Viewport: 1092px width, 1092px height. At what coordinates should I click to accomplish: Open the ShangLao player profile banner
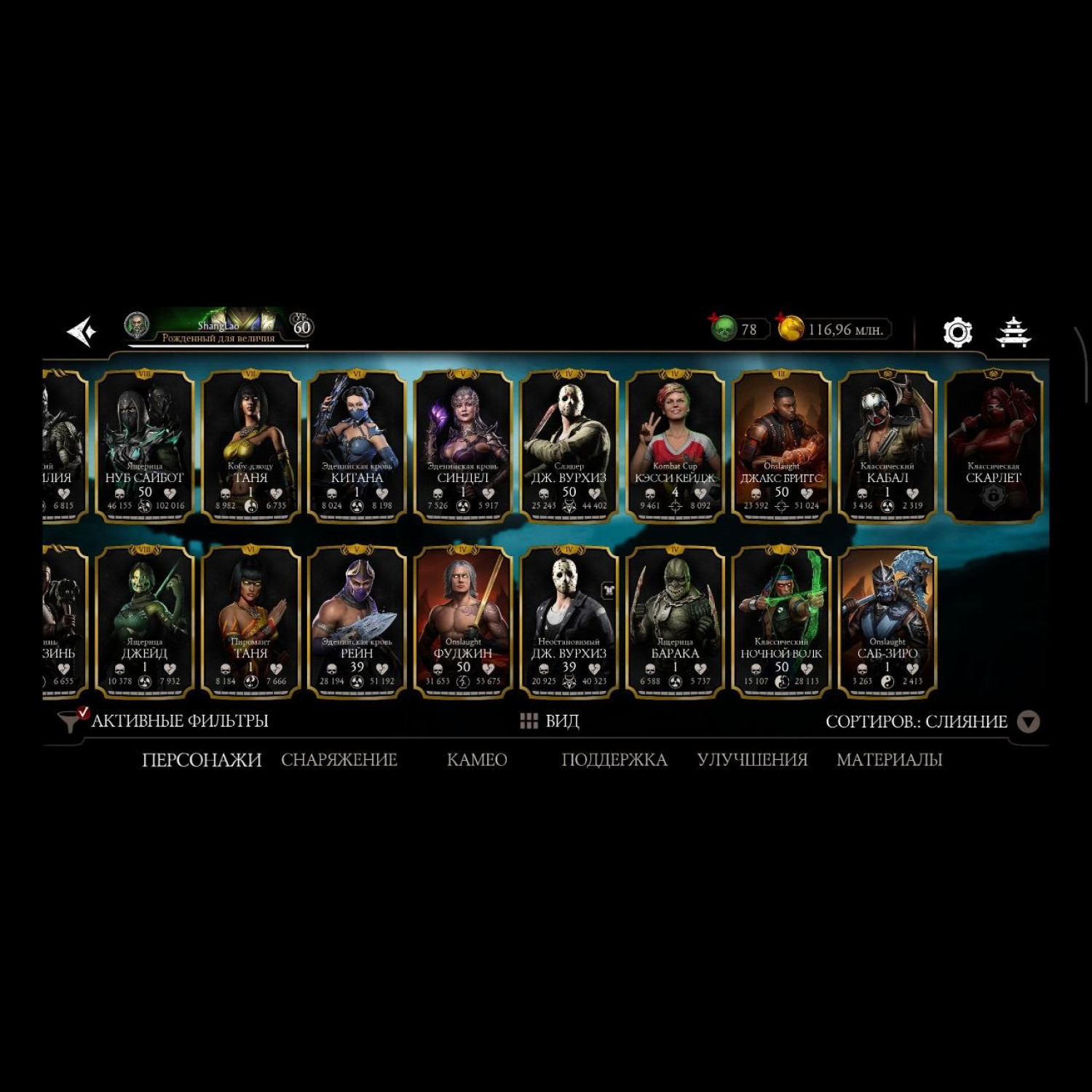218,329
